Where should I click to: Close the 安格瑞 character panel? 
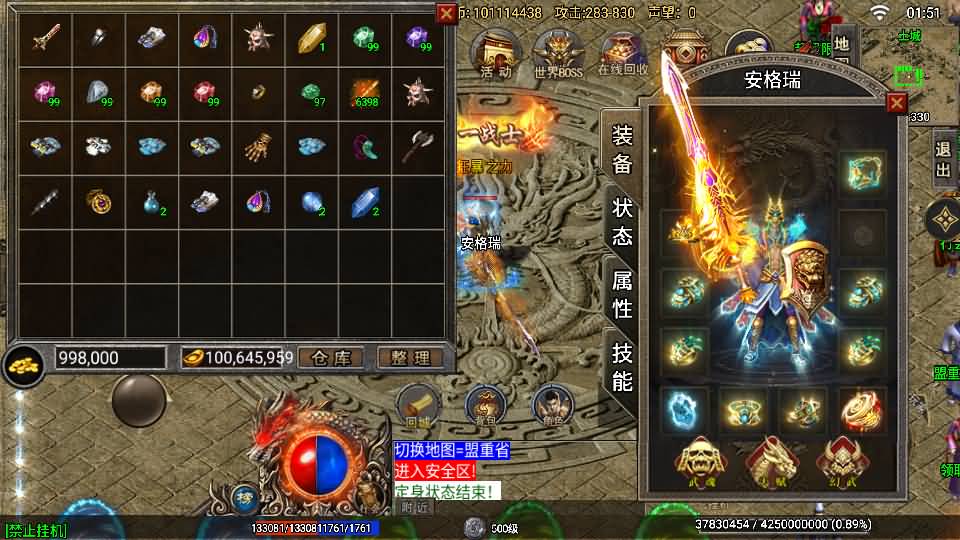pos(896,102)
